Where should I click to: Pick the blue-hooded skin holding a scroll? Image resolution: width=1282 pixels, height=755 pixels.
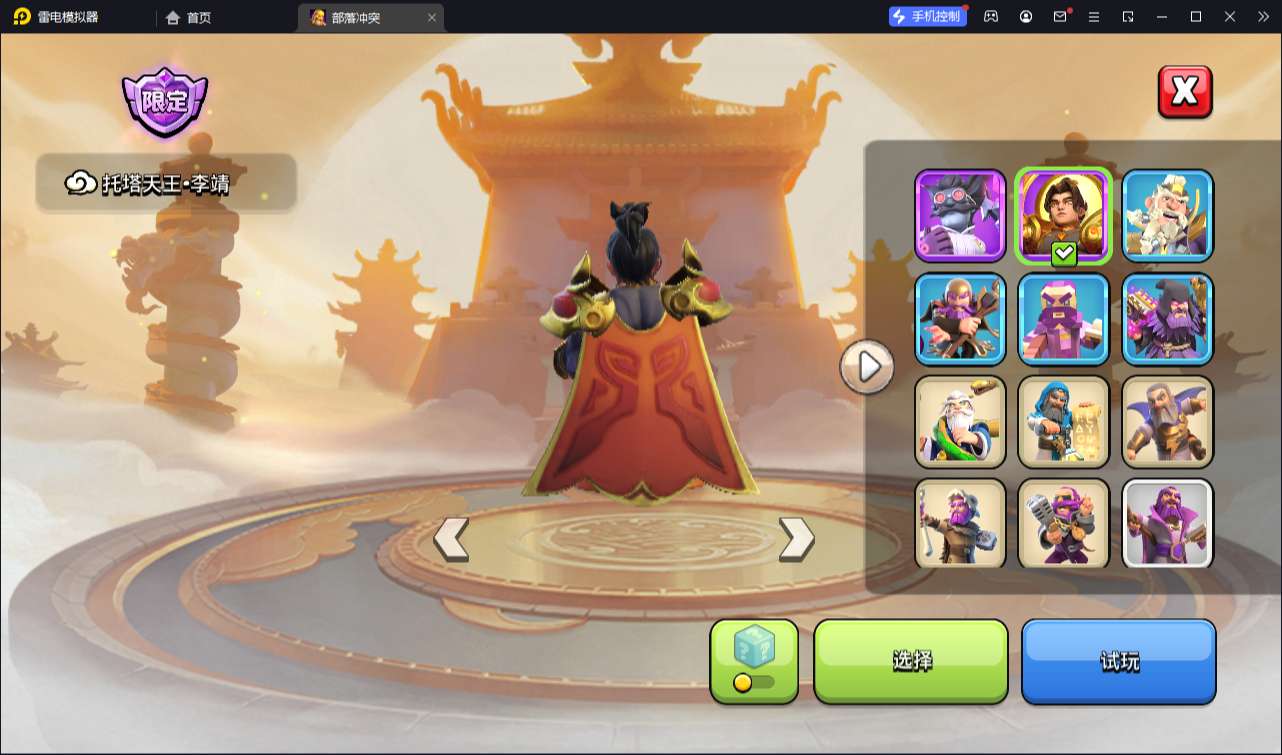tap(1064, 422)
